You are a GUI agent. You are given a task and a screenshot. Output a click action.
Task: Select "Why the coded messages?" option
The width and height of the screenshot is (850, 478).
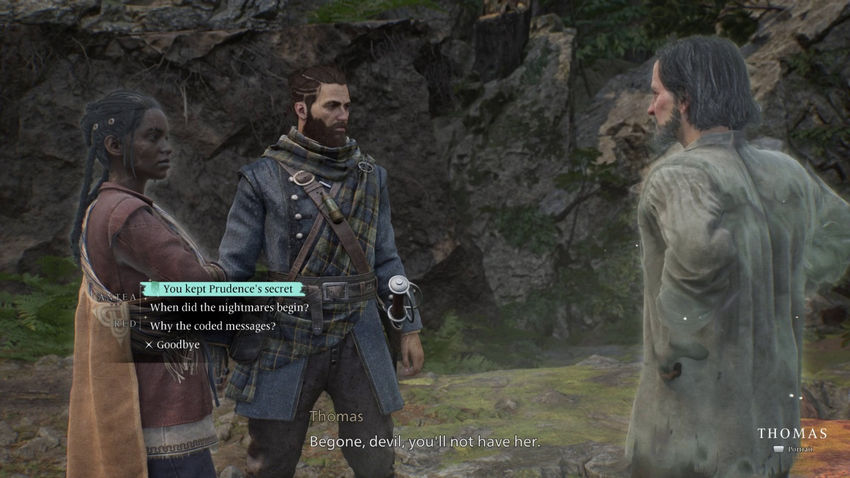(x=212, y=325)
